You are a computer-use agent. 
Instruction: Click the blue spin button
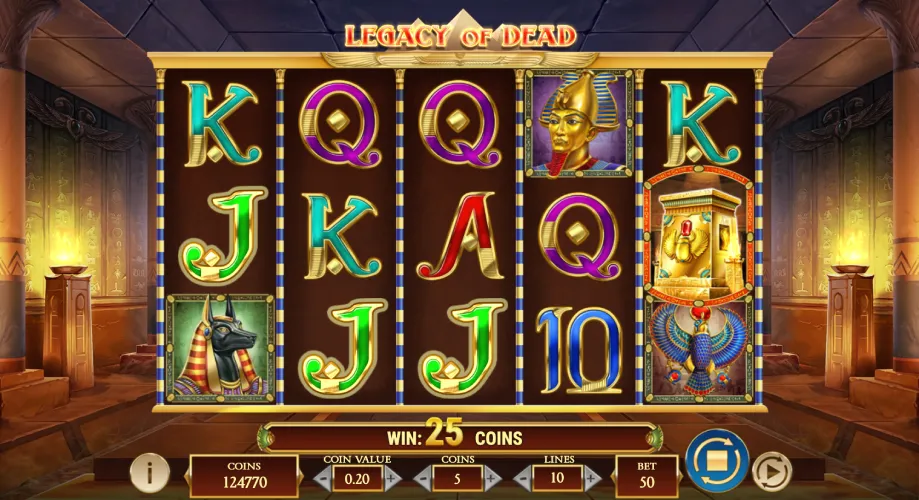716,461
